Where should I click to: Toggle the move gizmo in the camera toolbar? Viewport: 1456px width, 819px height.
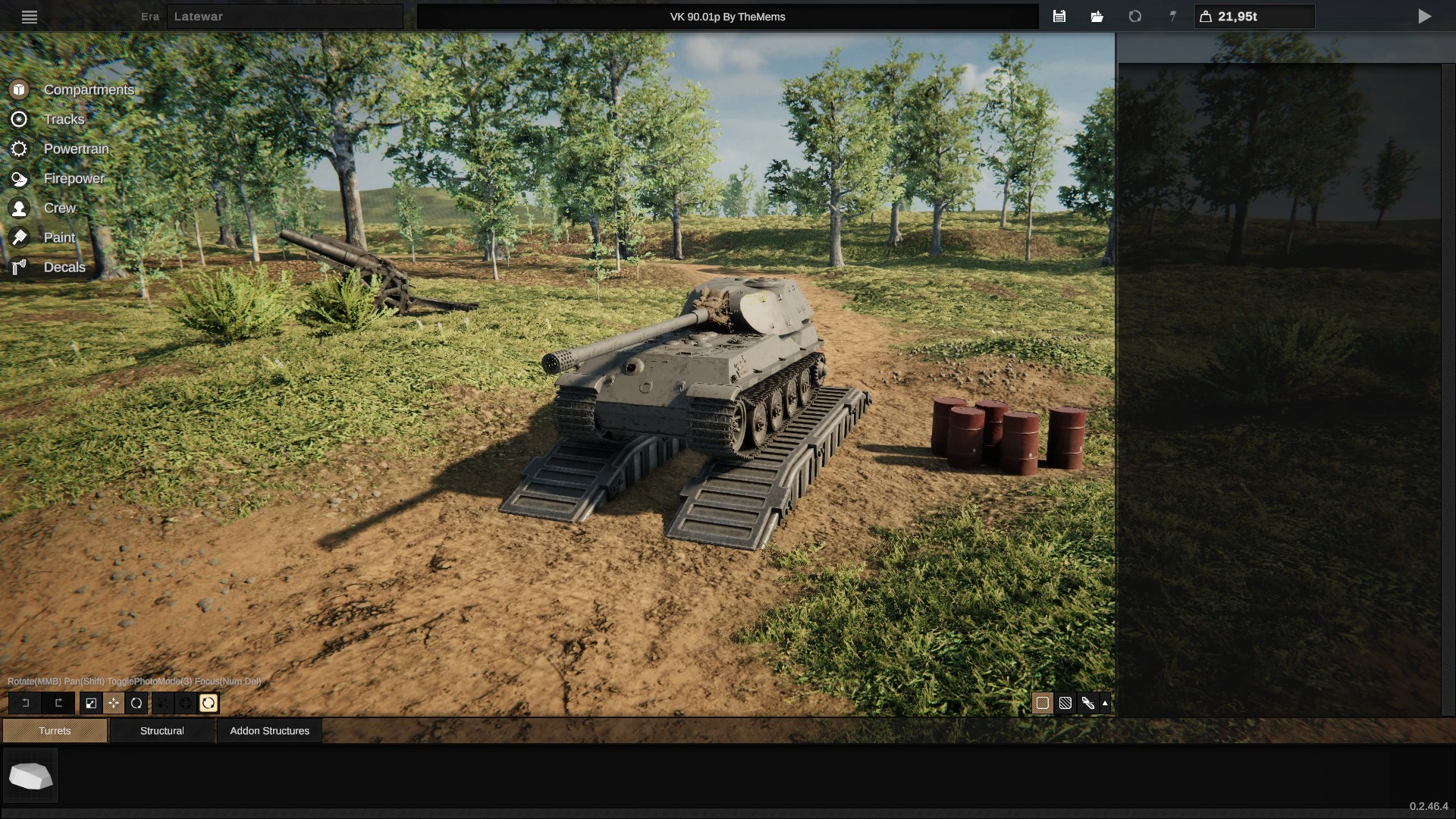(x=114, y=703)
